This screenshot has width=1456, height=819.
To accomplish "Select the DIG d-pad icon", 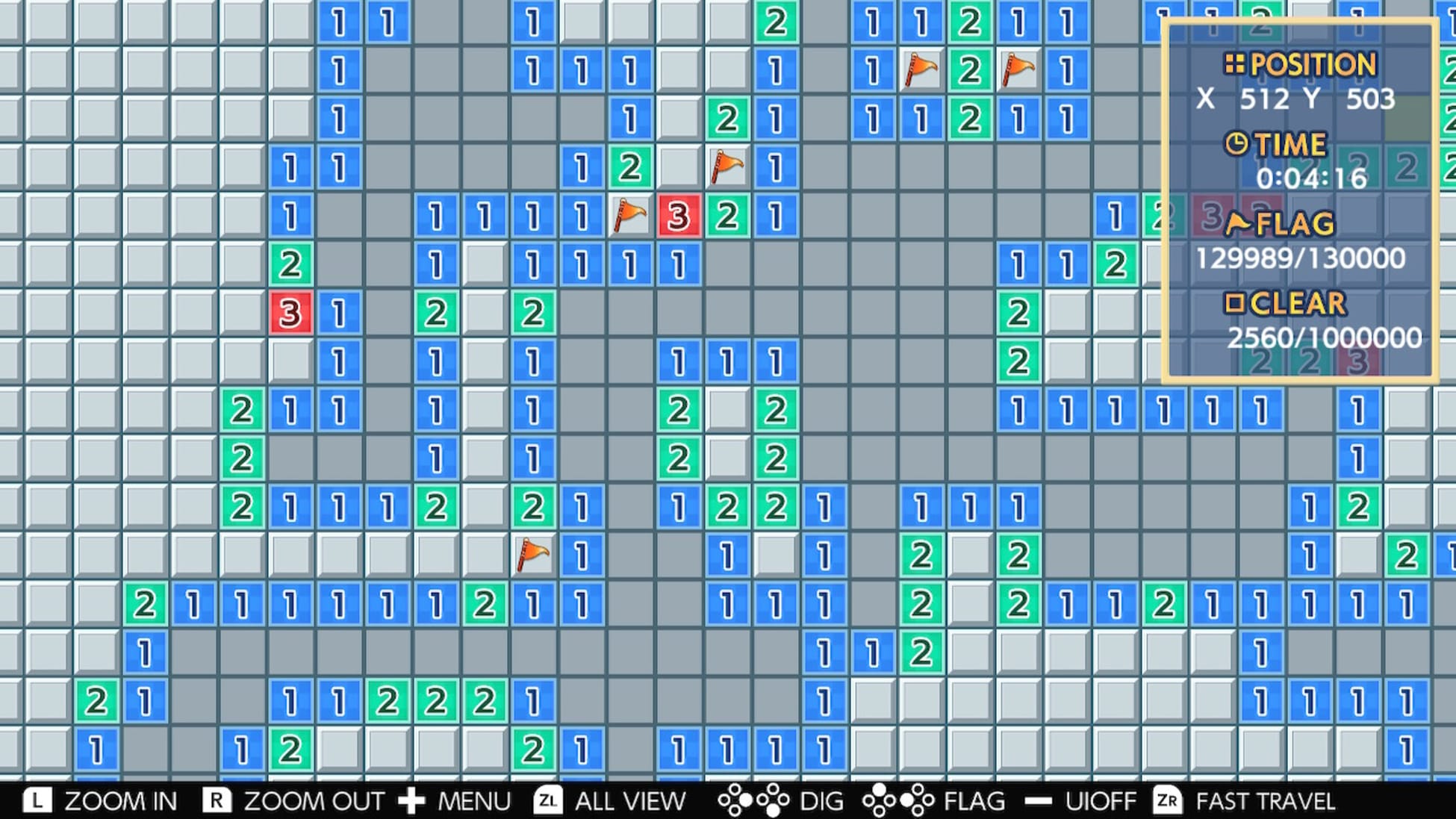I will tap(754, 800).
